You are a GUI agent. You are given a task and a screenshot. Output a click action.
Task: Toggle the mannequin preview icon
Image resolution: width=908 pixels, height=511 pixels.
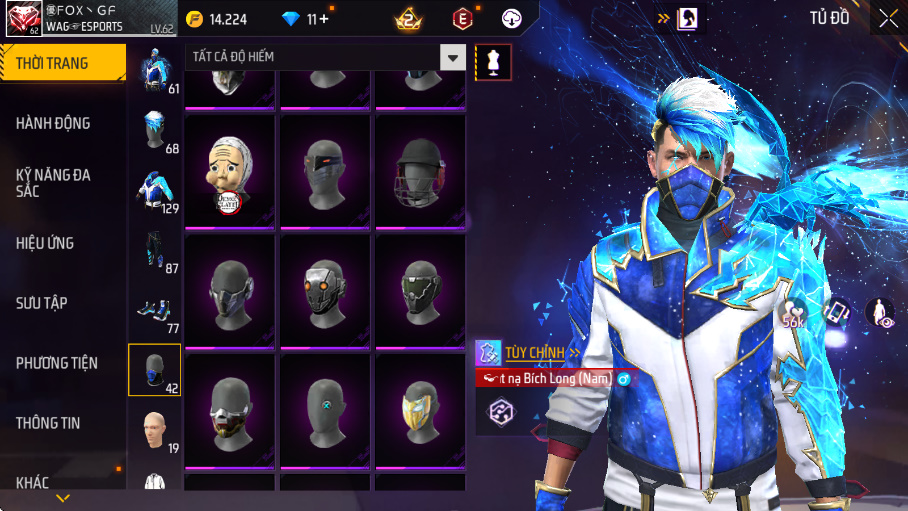coord(492,62)
